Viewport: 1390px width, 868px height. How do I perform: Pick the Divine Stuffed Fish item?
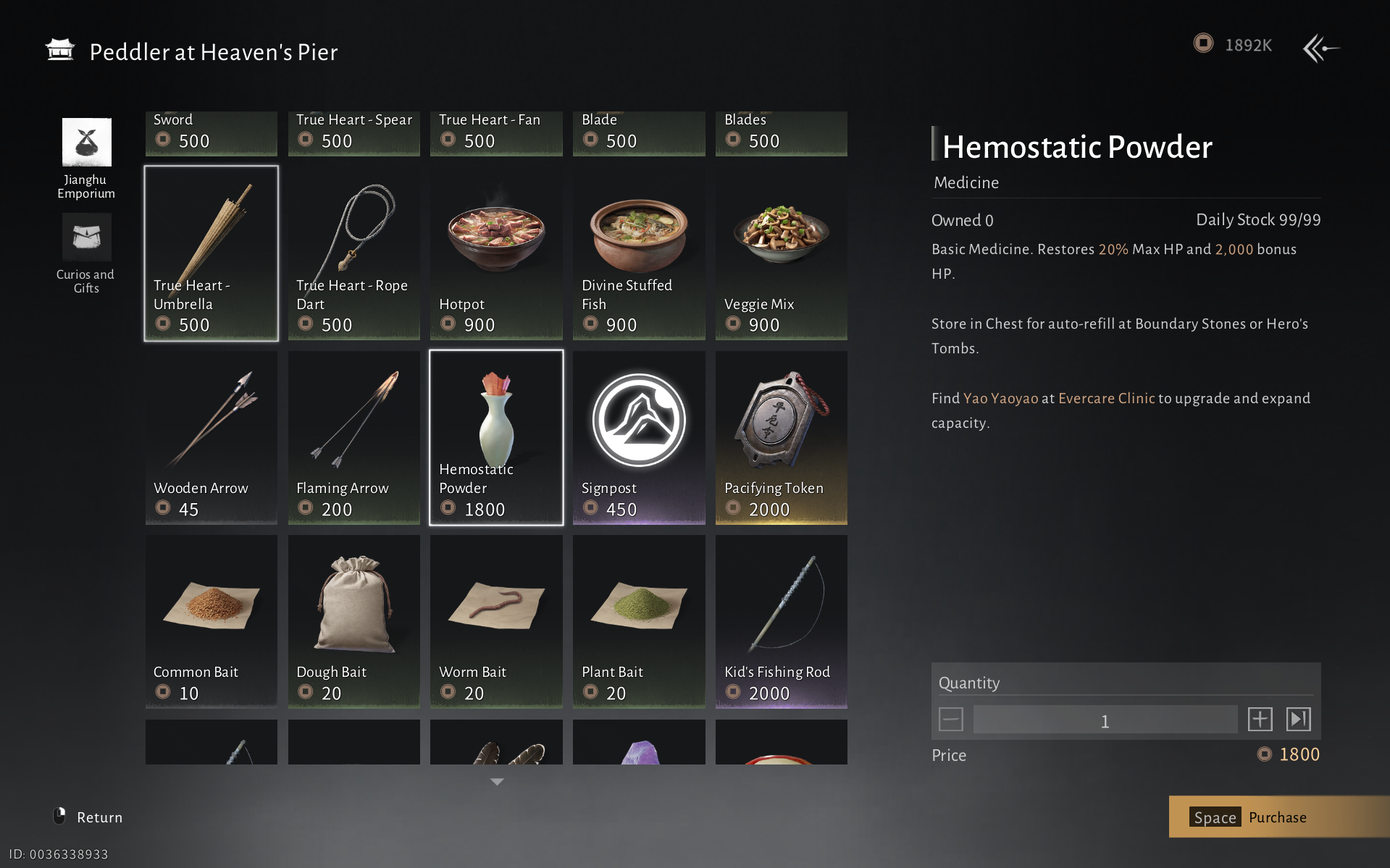638,253
